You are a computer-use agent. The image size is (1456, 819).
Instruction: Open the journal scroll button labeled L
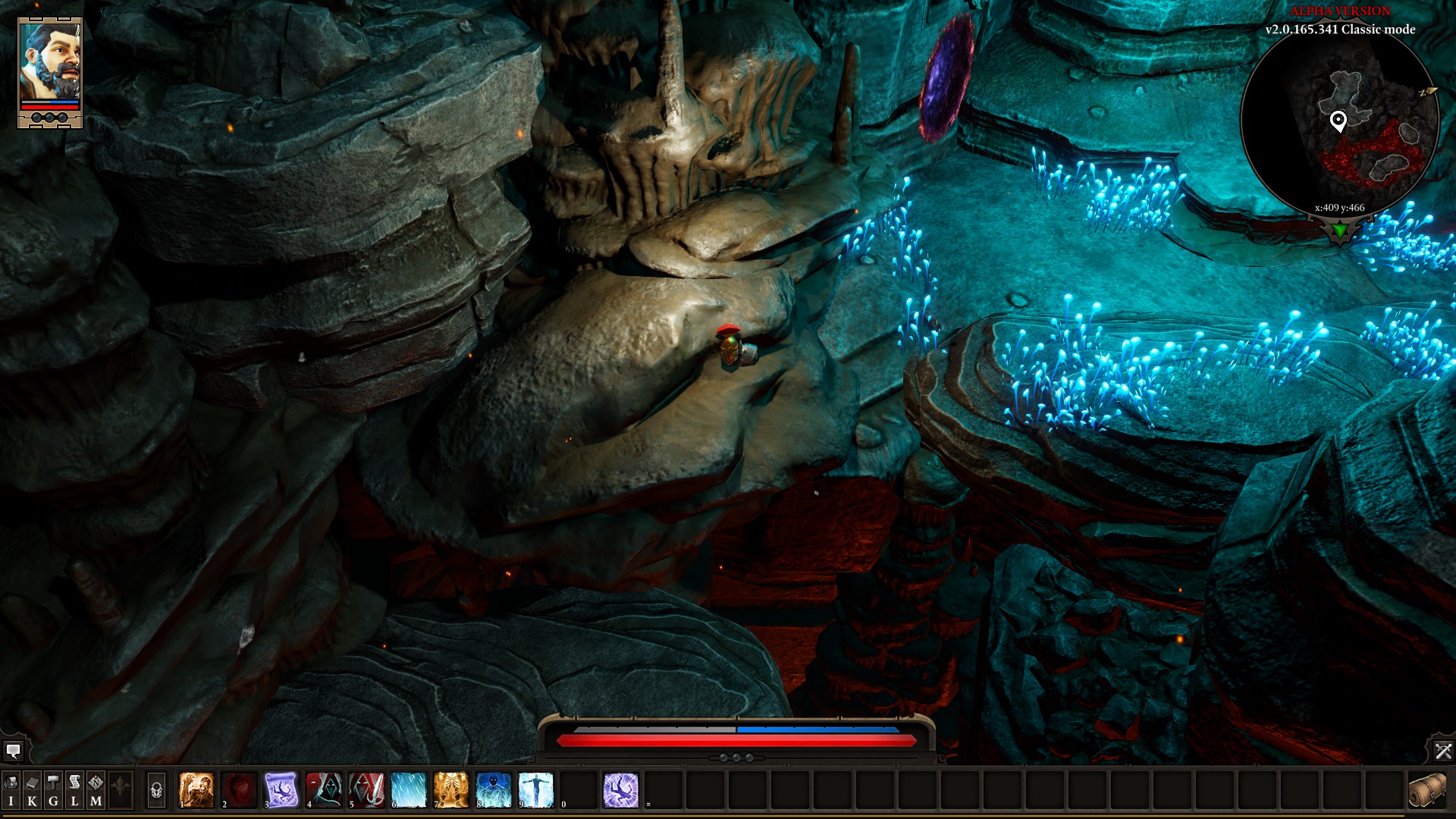tap(74, 789)
